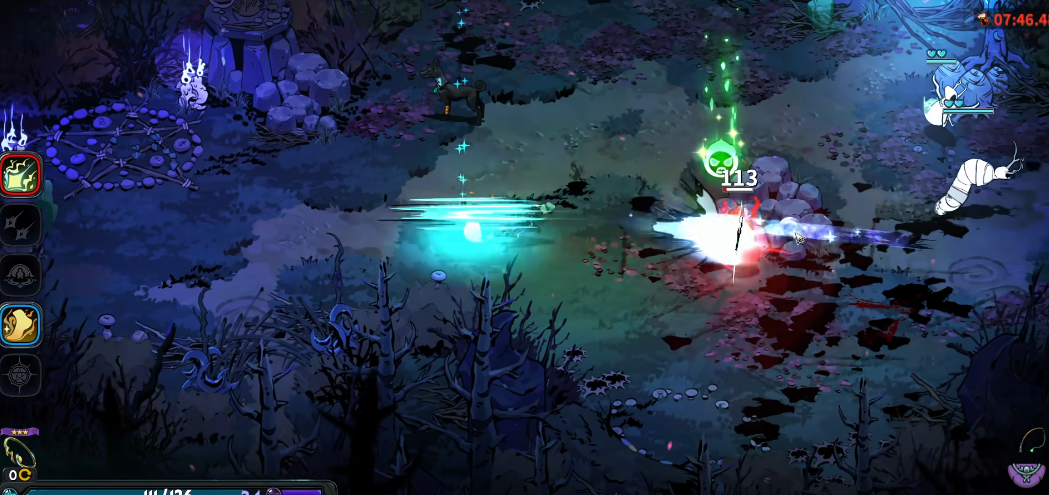Select the blue-framed golden sprint boon
Viewport: 1049px width, 495px height.
(x=21, y=325)
